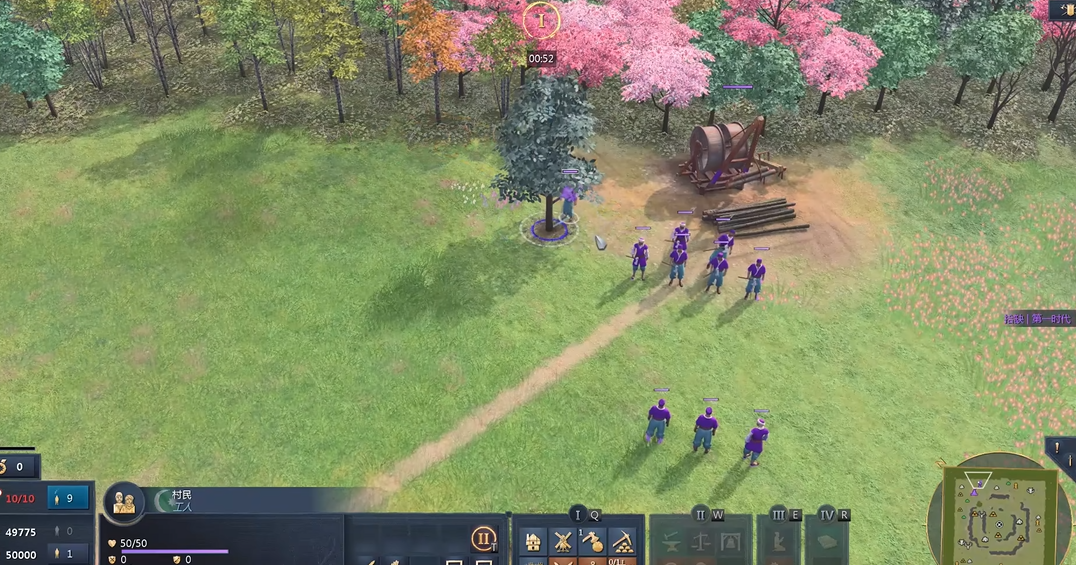This screenshot has width=1076, height=565.
Task: Switch to the Age IV building tab
Action: tap(827, 515)
